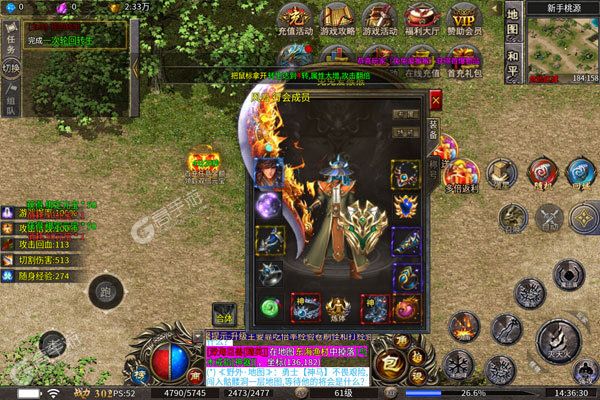This screenshot has width=600, height=400.
Task: Select the golden shield medal slot
Action: (405, 207)
